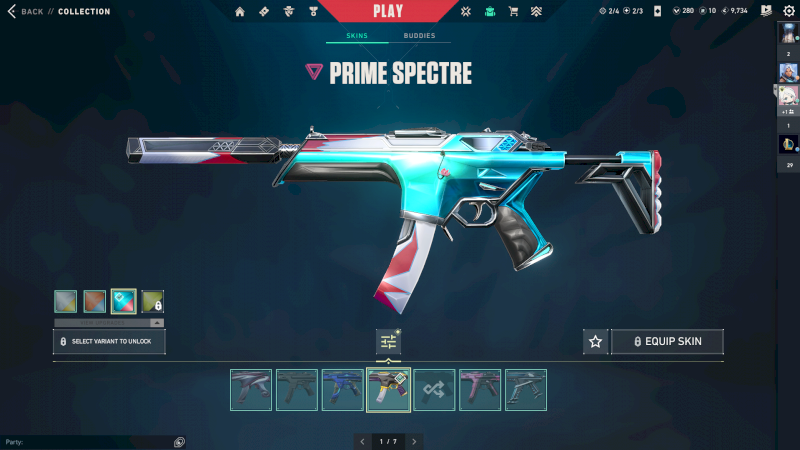Viewport: 800px width, 450px height.
Task: Click Select Variant to Unlock button
Action: click(109, 341)
